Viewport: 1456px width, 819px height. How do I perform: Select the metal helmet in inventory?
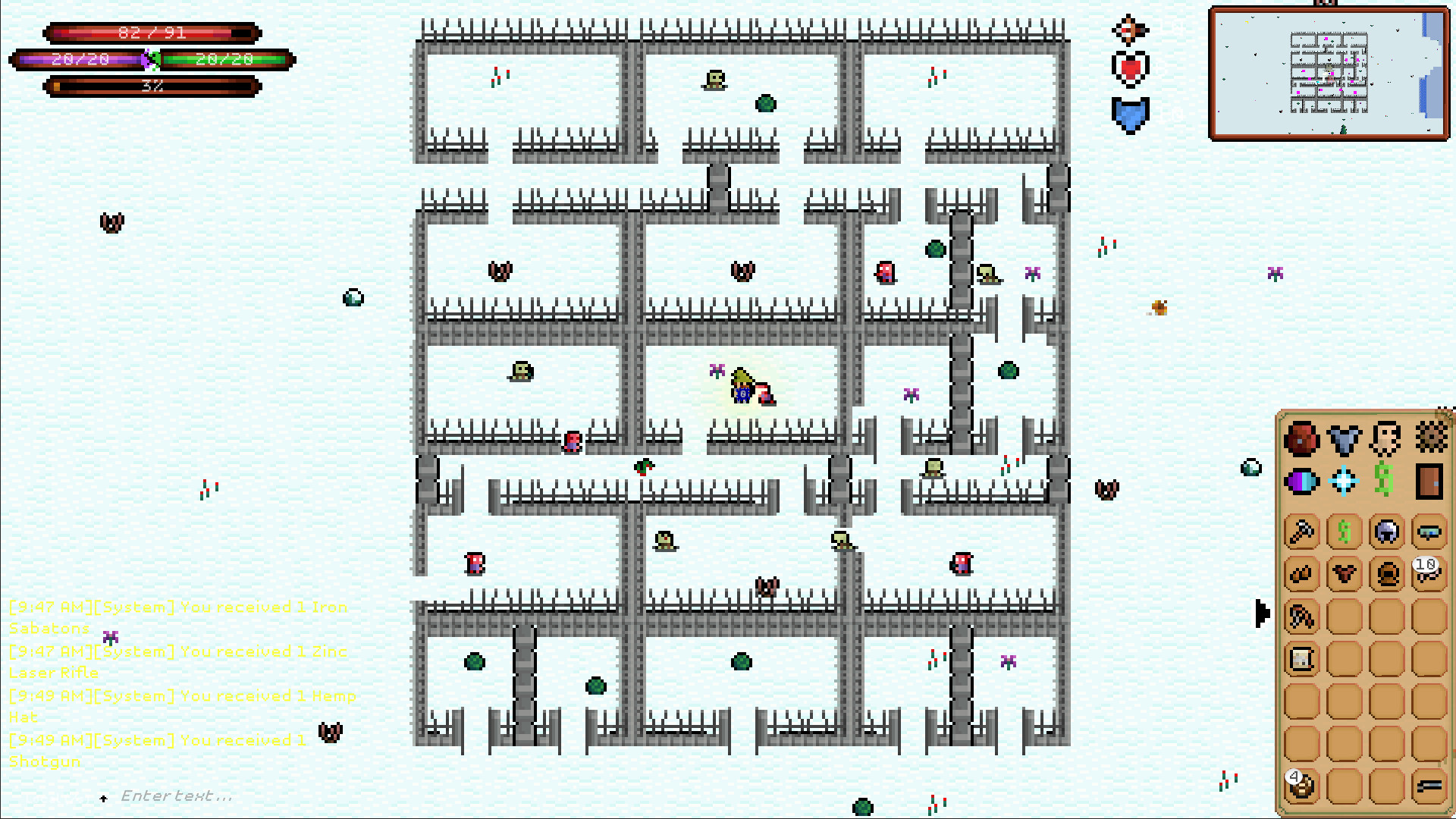point(1385,532)
